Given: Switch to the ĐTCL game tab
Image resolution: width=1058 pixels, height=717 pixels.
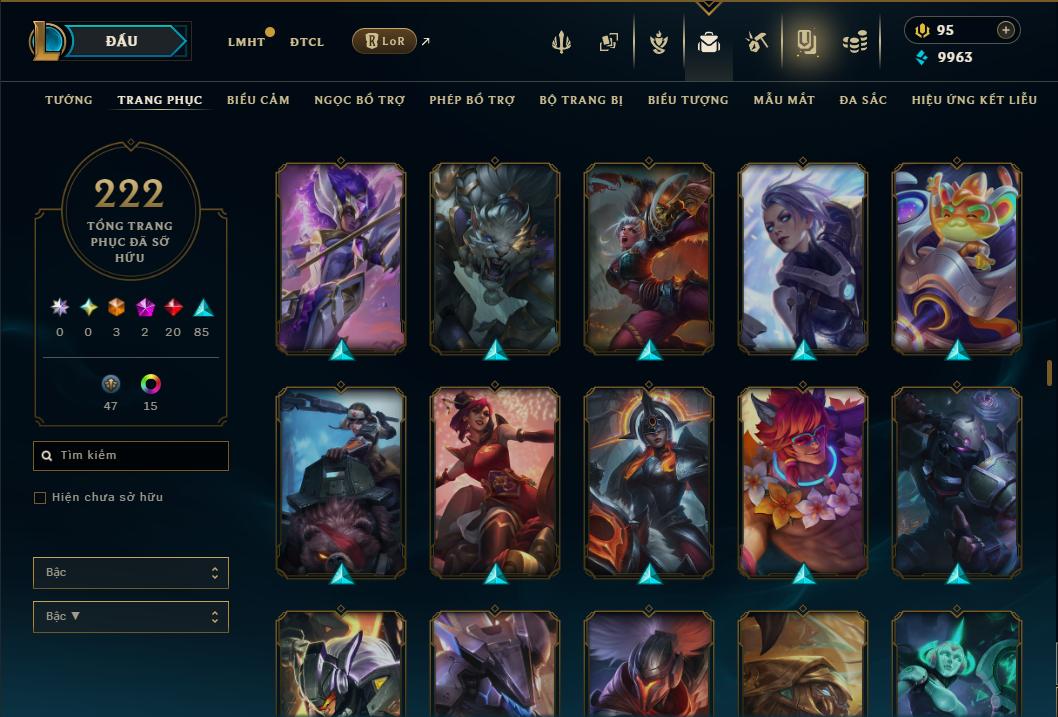Looking at the screenshot, I should tap(307, 42).
